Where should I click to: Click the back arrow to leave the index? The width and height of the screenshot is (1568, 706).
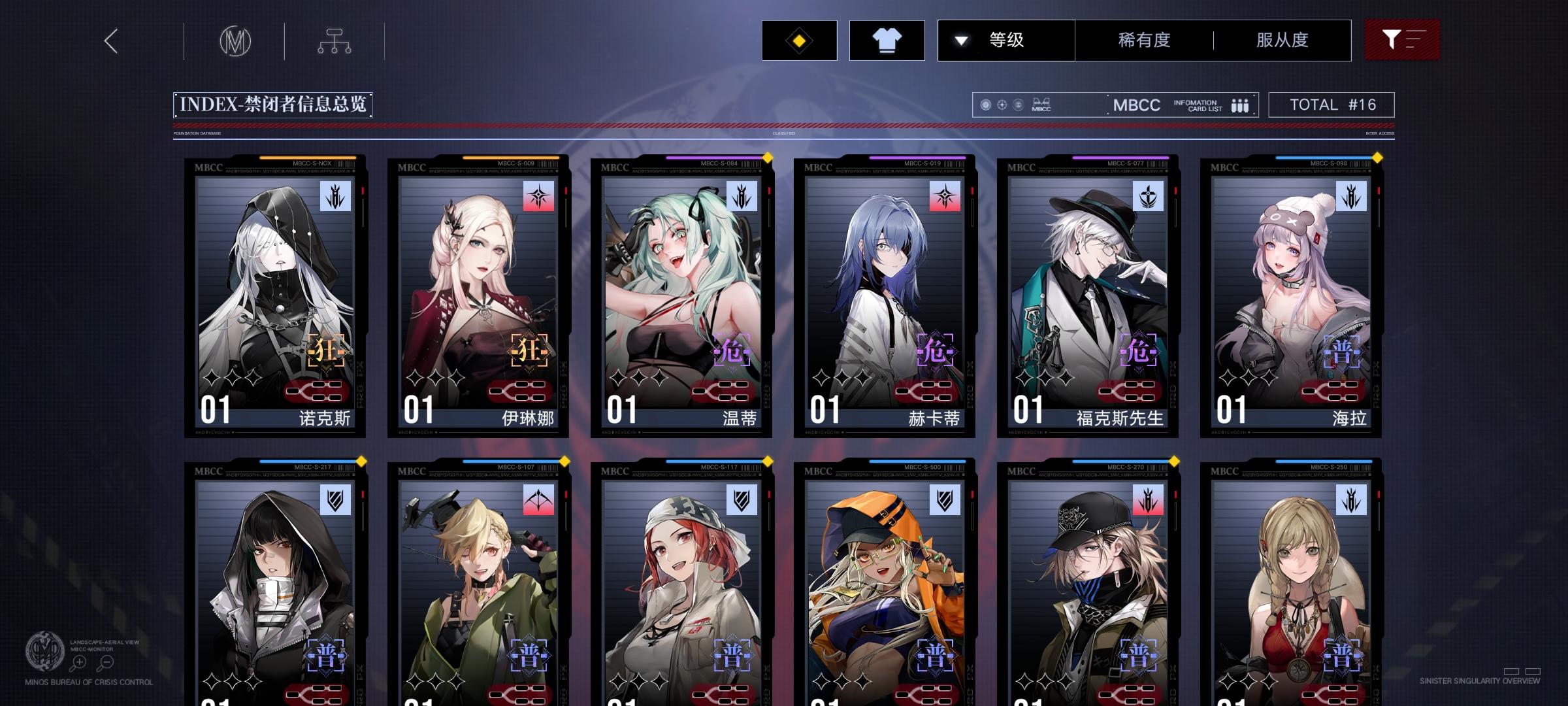[x=110, y=41]
